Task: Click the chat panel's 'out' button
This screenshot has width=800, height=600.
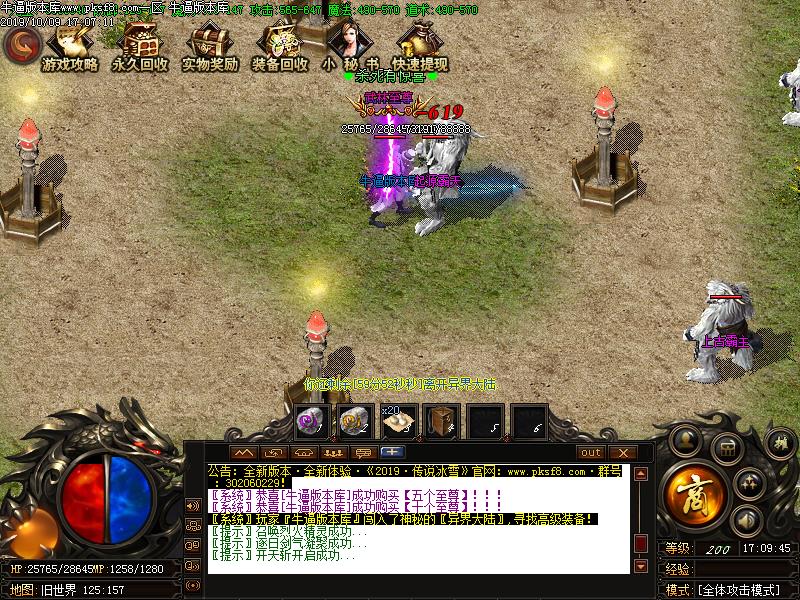Action: 590,453
